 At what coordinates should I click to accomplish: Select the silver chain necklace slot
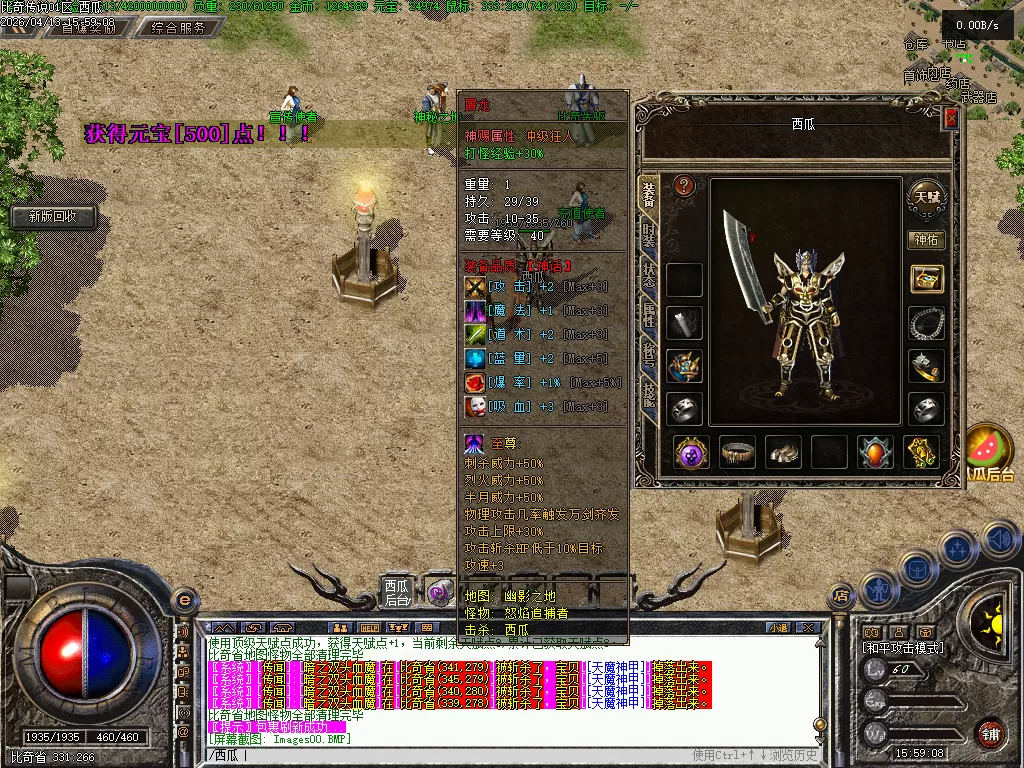click(x=926, y=323)
